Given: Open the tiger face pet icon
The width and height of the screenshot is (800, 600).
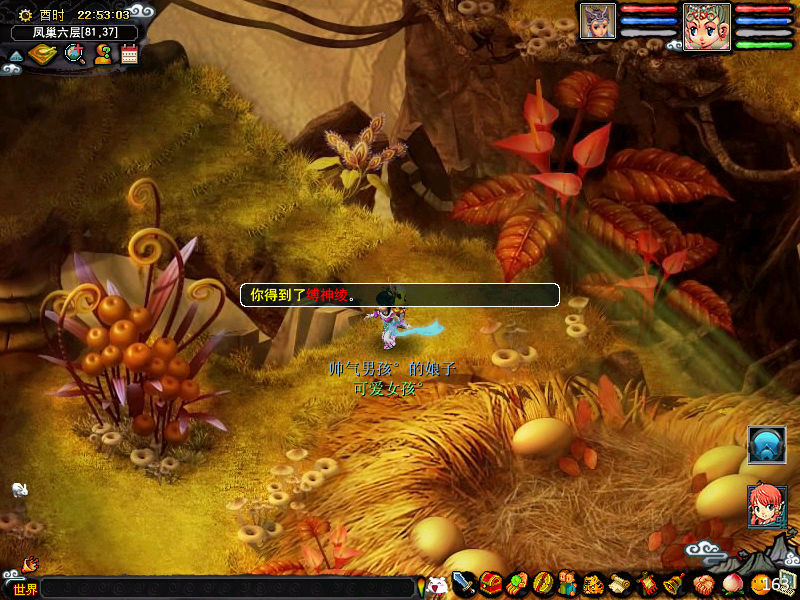Looking at the screenshot, I should pyautogui.click(x=594, y=583).
